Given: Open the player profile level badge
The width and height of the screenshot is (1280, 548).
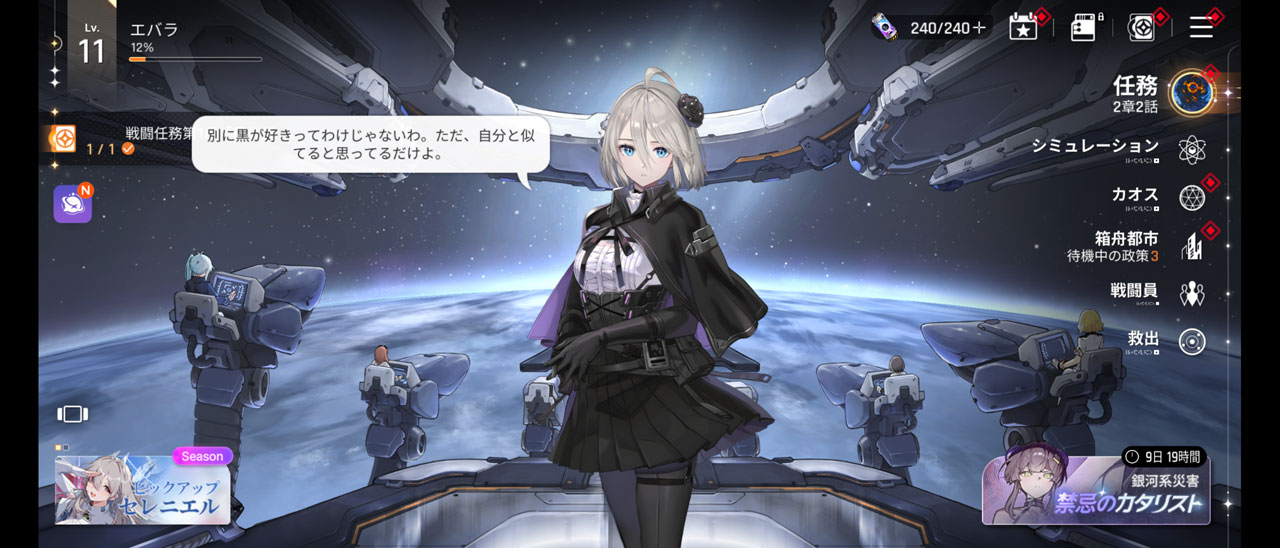Looking at the screenshot, I should coord(91,47).
